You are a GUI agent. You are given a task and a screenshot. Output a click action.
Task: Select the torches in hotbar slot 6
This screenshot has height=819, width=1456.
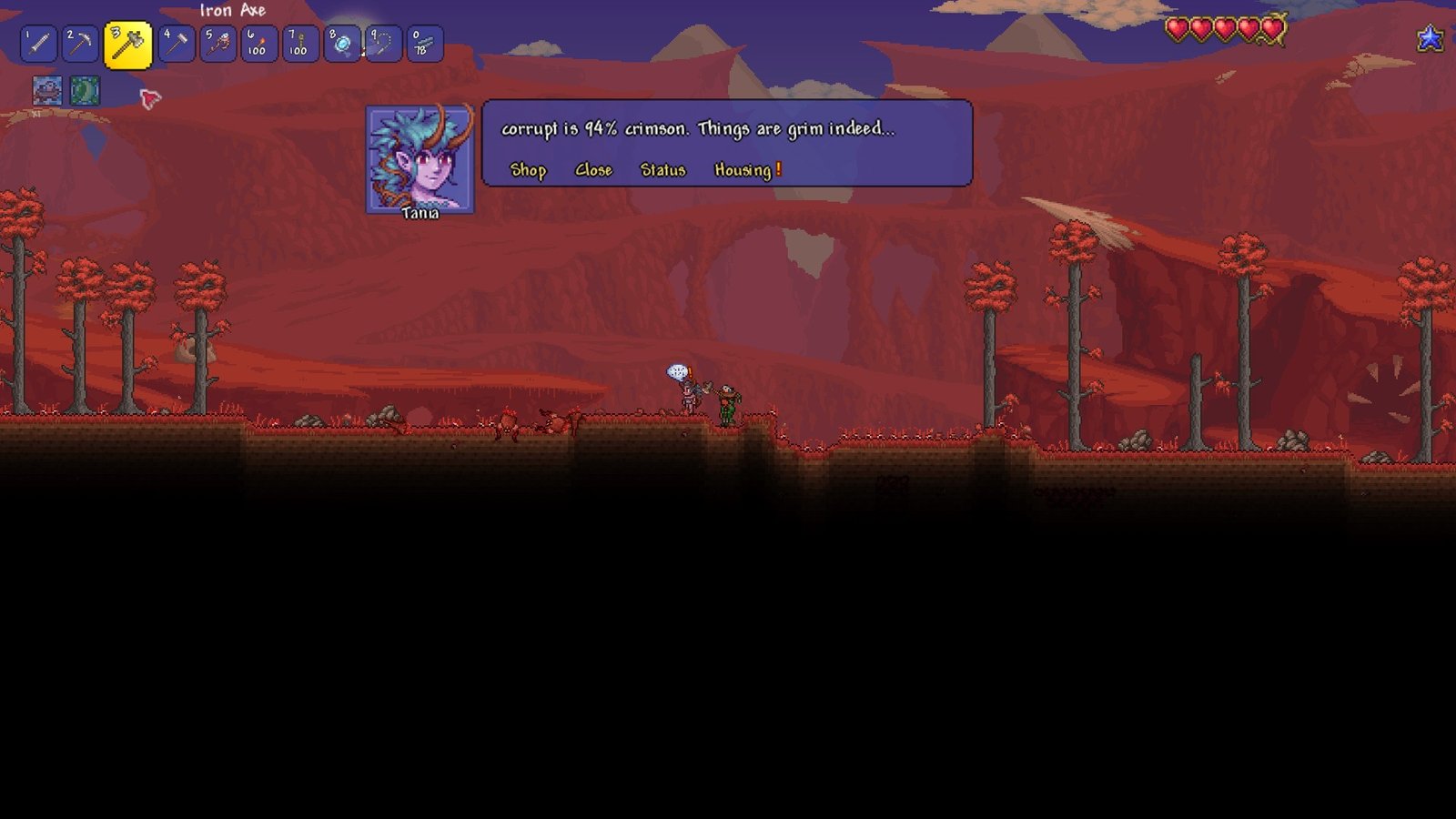point(259,44)
